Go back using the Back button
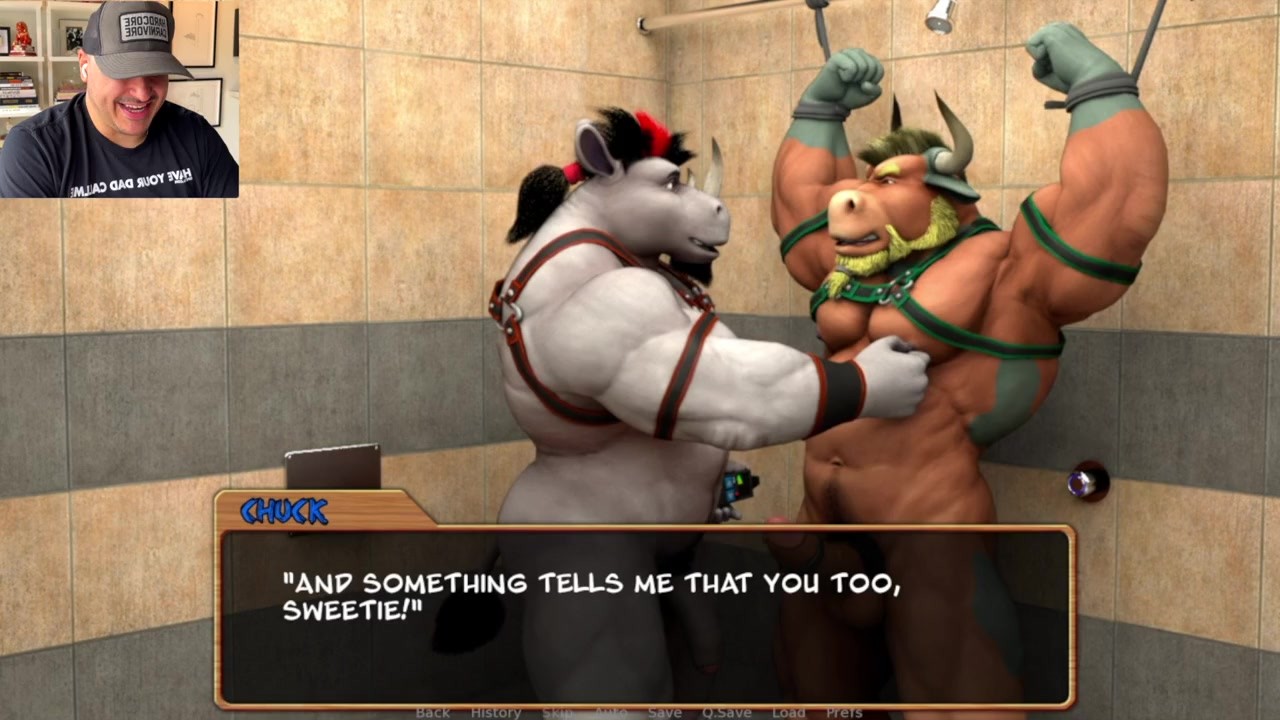Image resolution: width=1280 pixels, height=720 pixels. pyautogui.click(x=433, y=712)
